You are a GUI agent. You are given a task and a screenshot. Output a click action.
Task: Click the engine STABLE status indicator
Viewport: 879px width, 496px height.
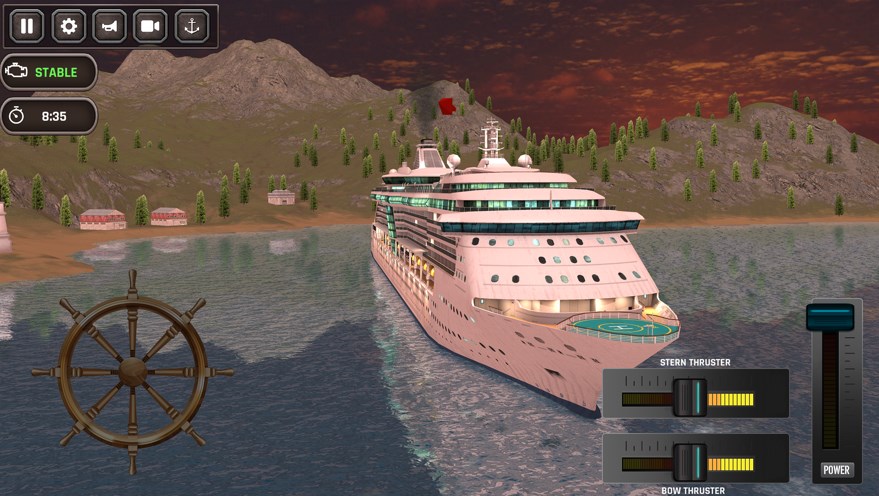[x=49, y=72]
